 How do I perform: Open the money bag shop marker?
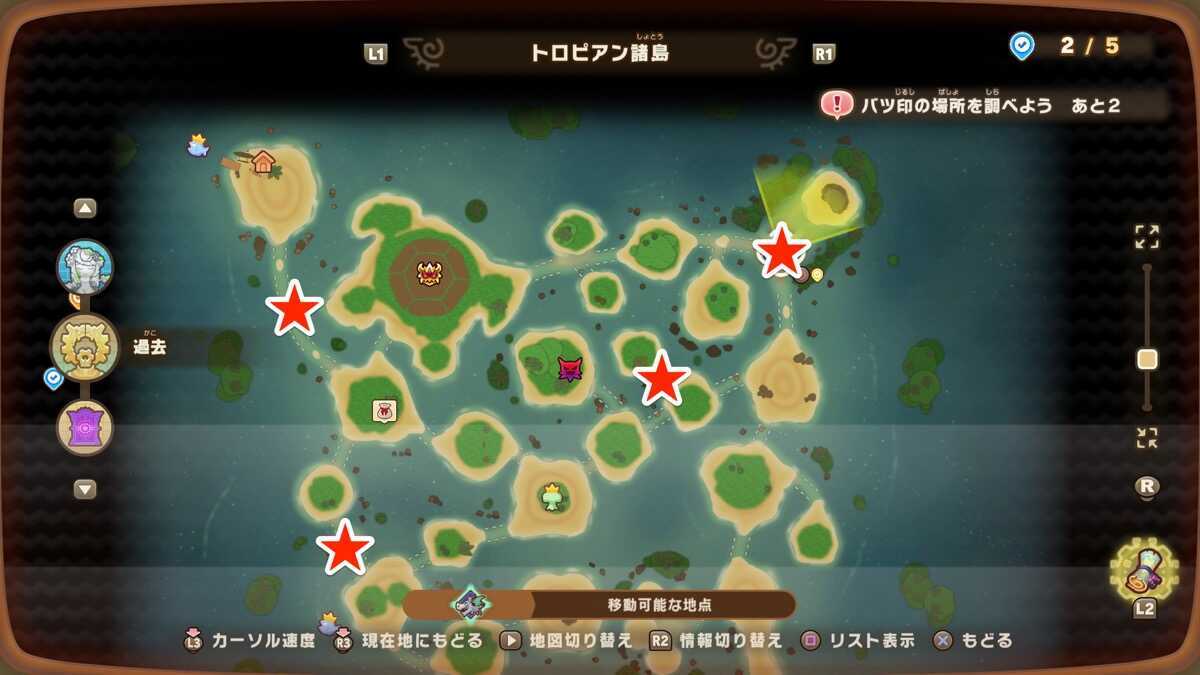pyautogui.click(x=384, y=410)
